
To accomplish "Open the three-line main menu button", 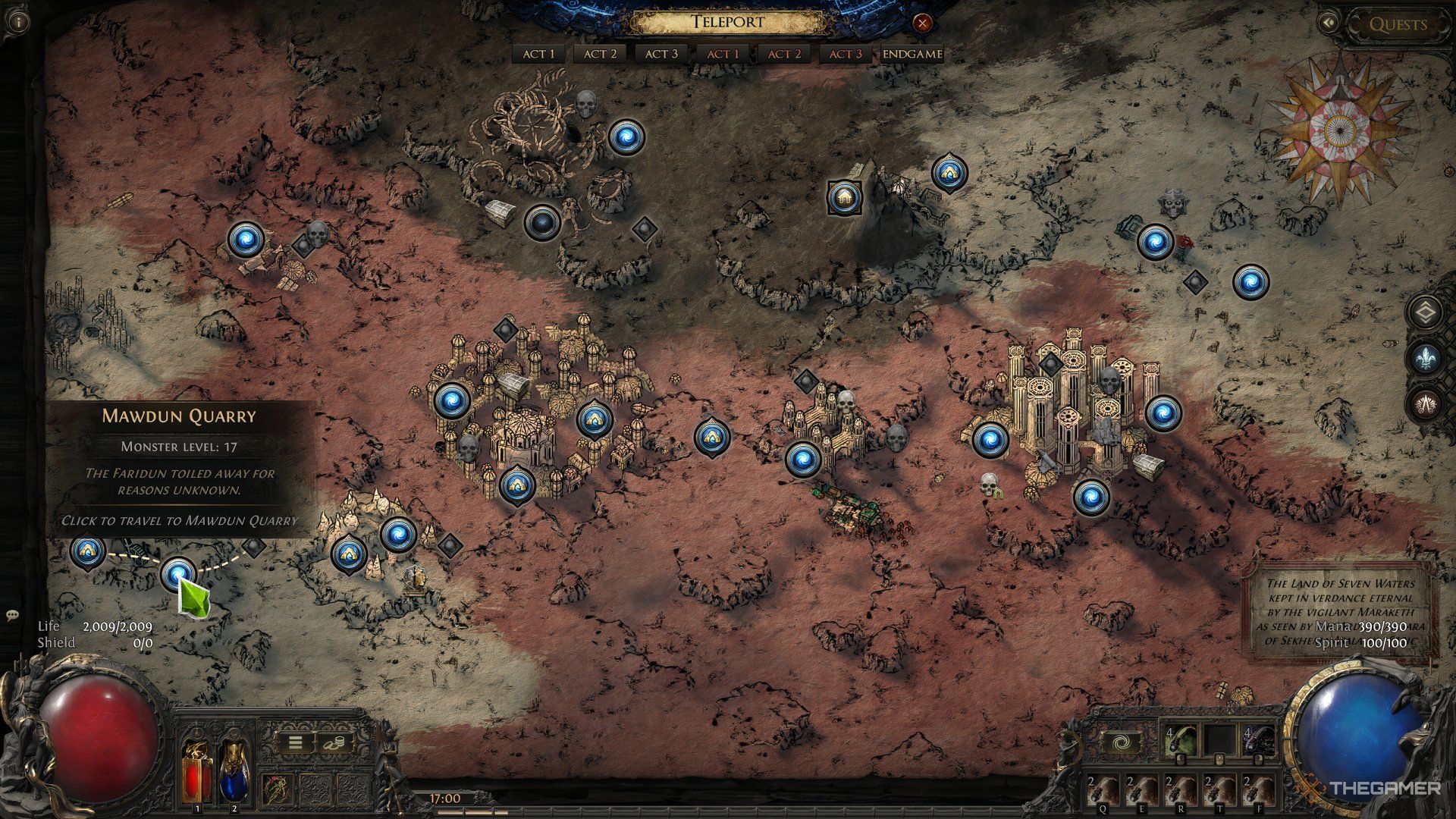I will [x=295, y=742].
